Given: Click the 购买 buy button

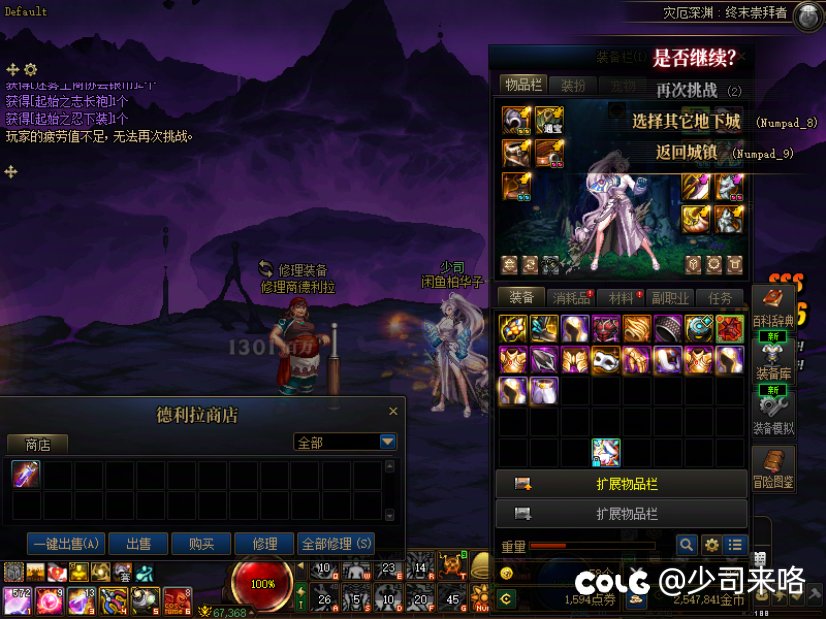Looking at the screenshot, I should coord(201,544).
